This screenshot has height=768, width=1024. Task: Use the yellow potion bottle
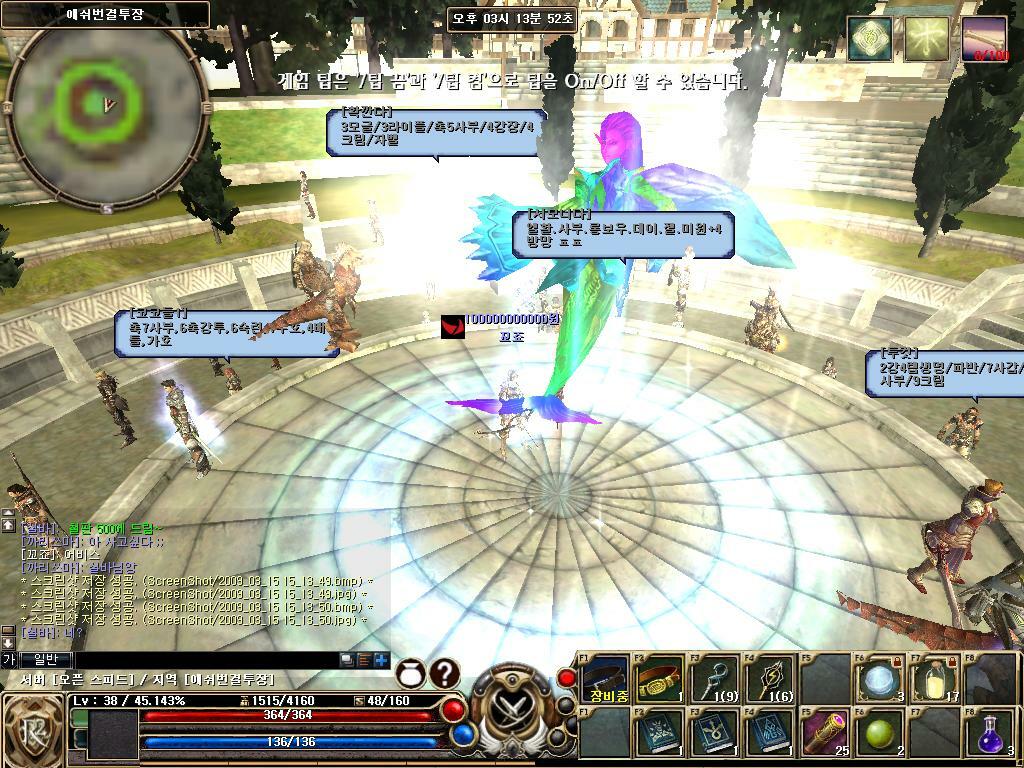(935, 679)
